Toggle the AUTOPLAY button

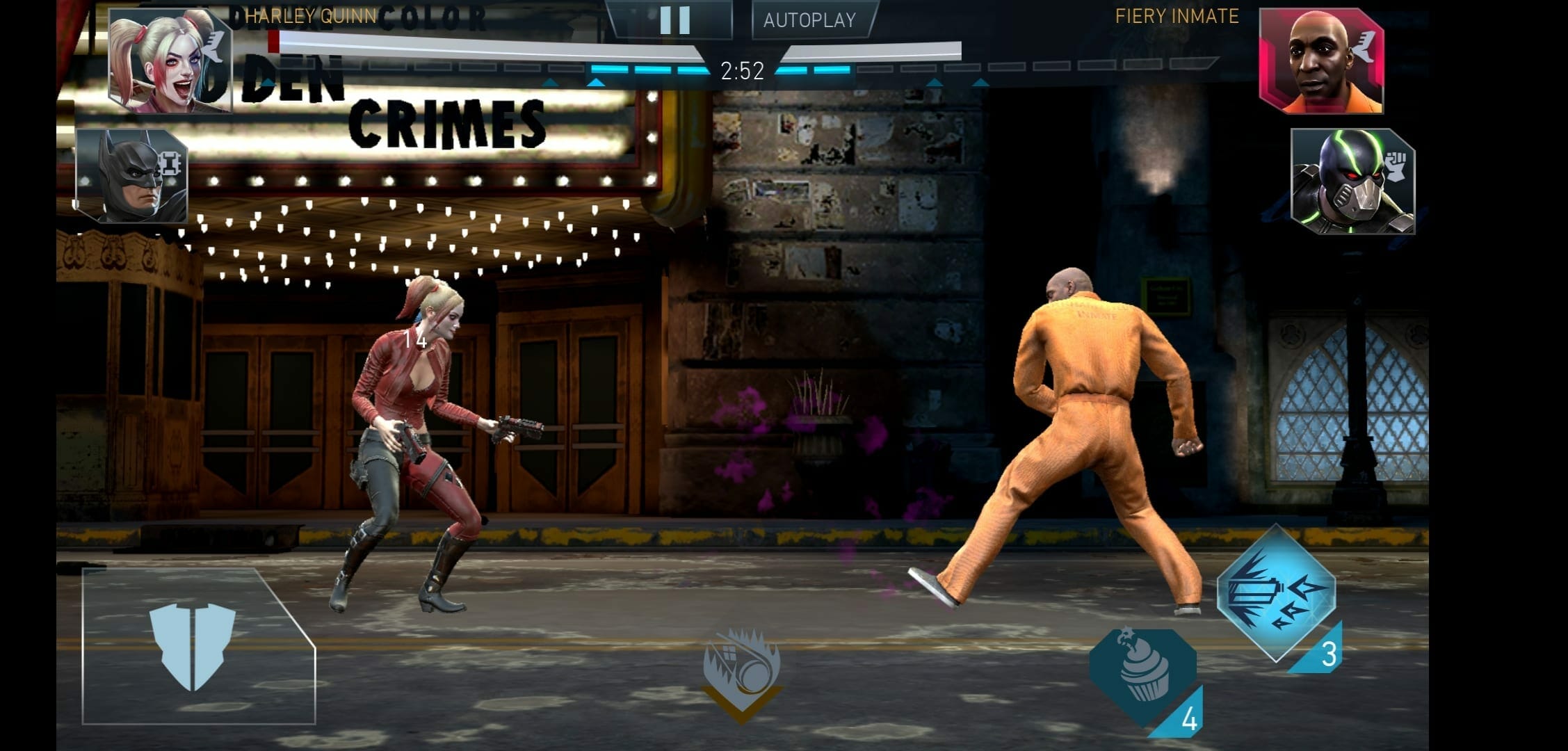(x=810, y=20)
